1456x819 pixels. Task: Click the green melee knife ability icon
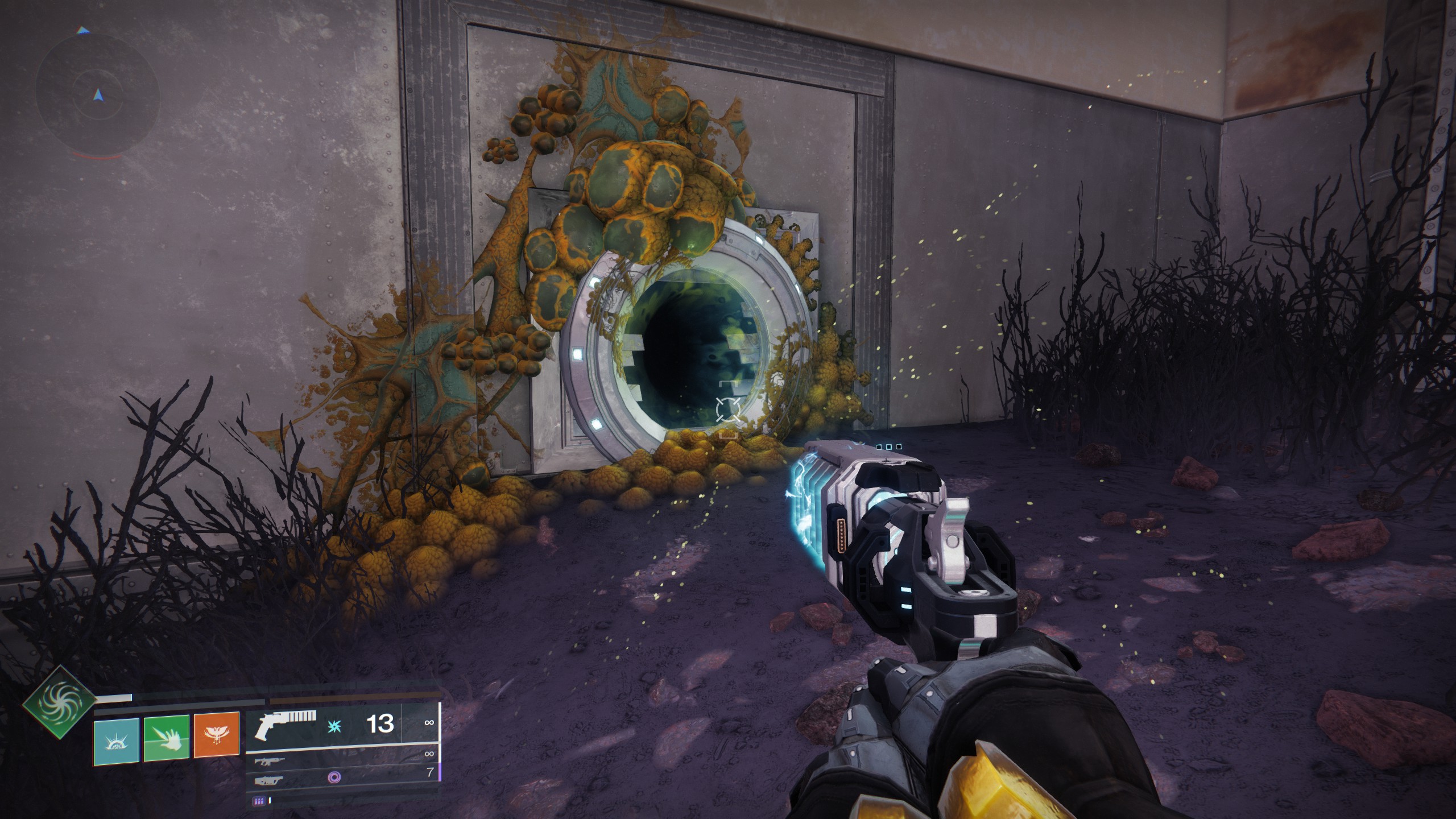point(167,737)
